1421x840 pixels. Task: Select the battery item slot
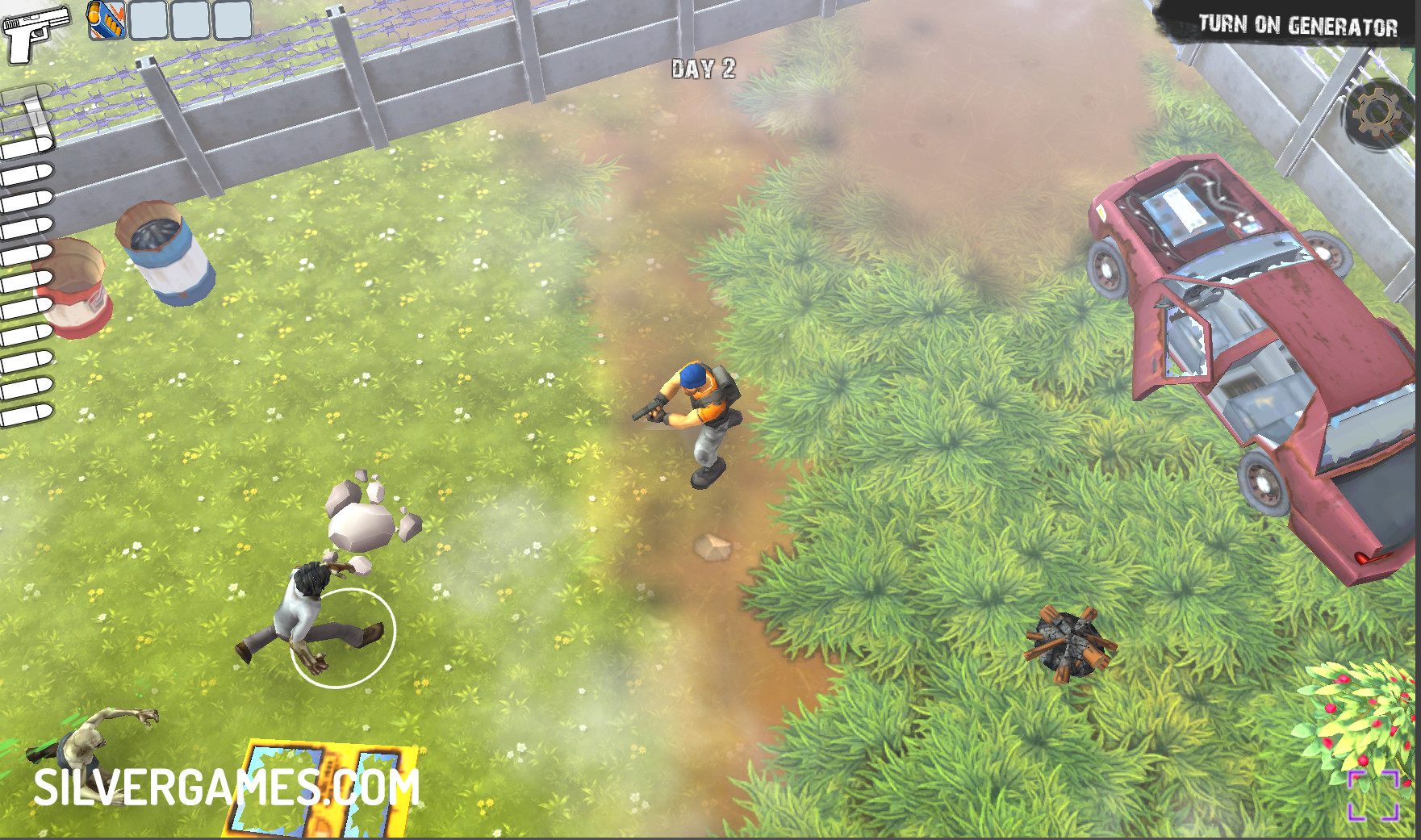click(x=107, y=20)
